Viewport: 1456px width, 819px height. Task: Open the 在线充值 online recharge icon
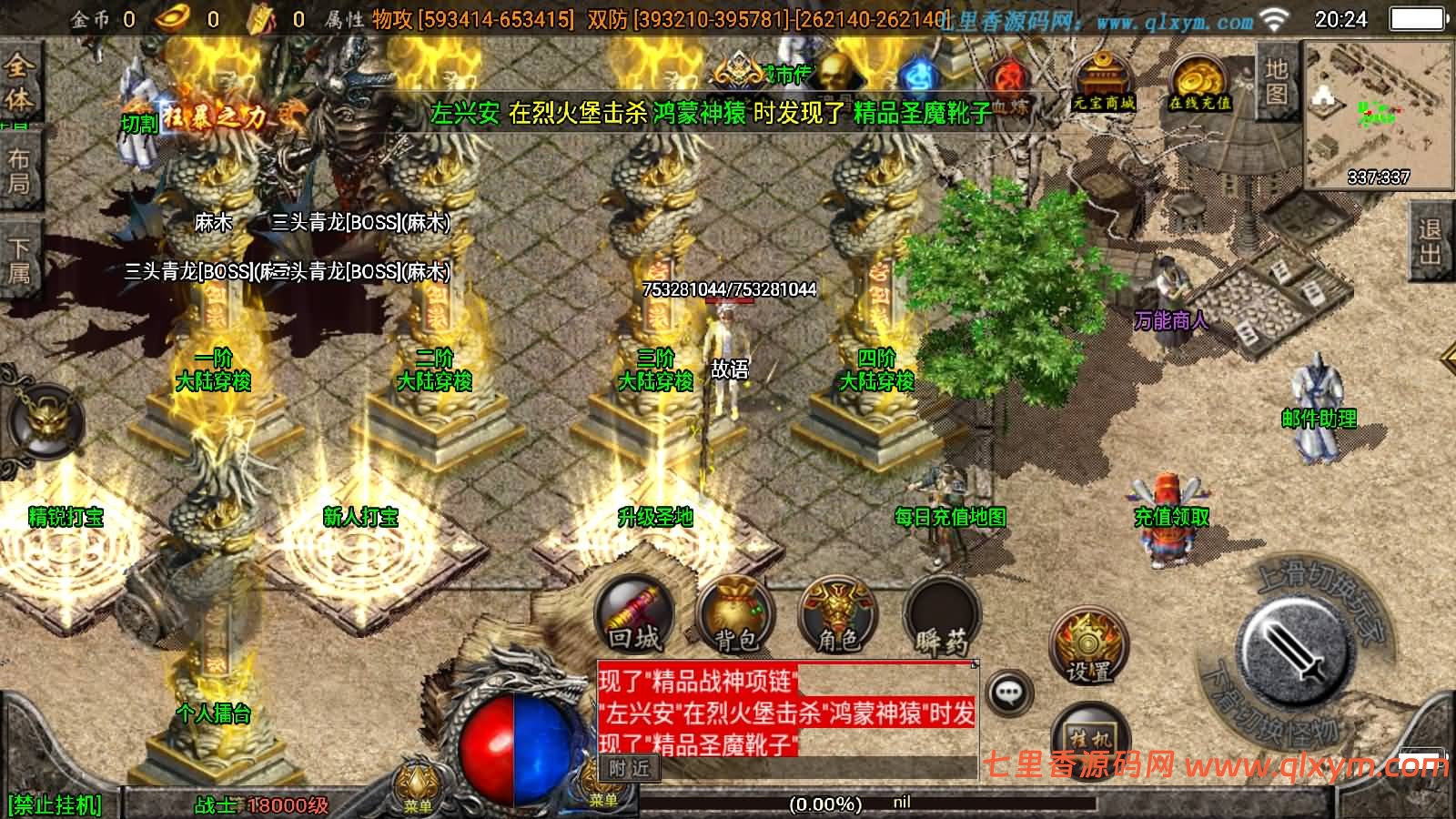click(x=1201, y=82)
